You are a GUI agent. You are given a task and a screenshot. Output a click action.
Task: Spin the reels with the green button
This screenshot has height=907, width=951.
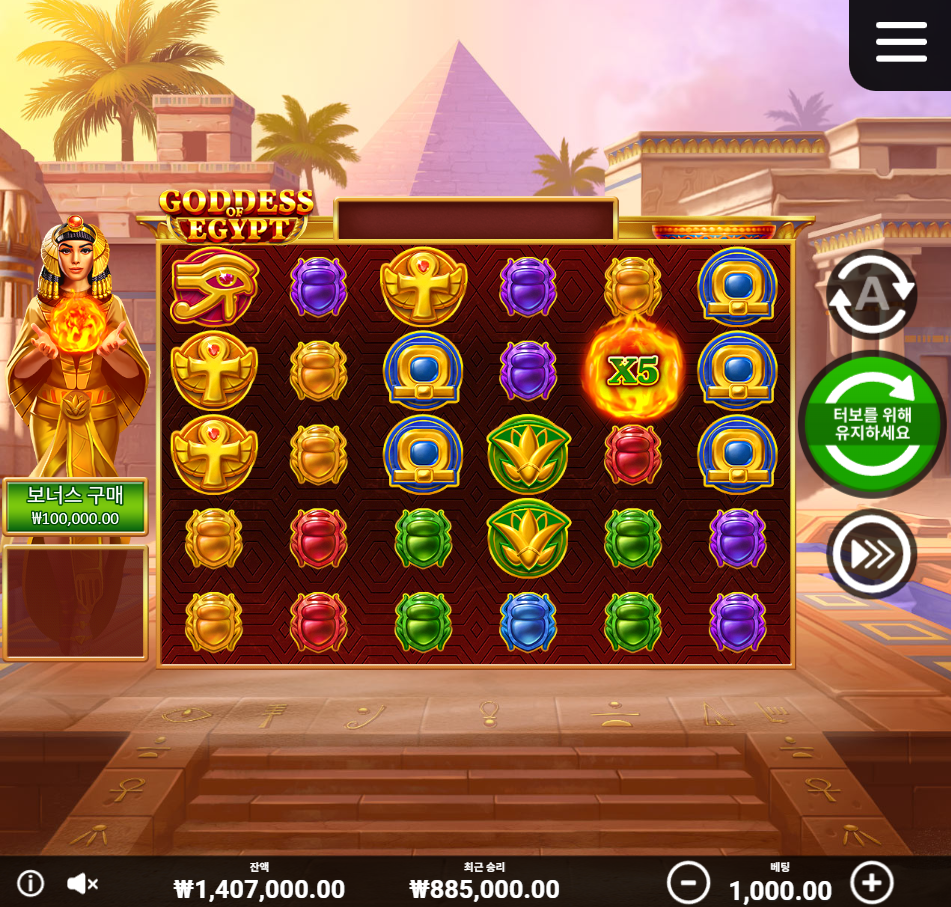873,425
